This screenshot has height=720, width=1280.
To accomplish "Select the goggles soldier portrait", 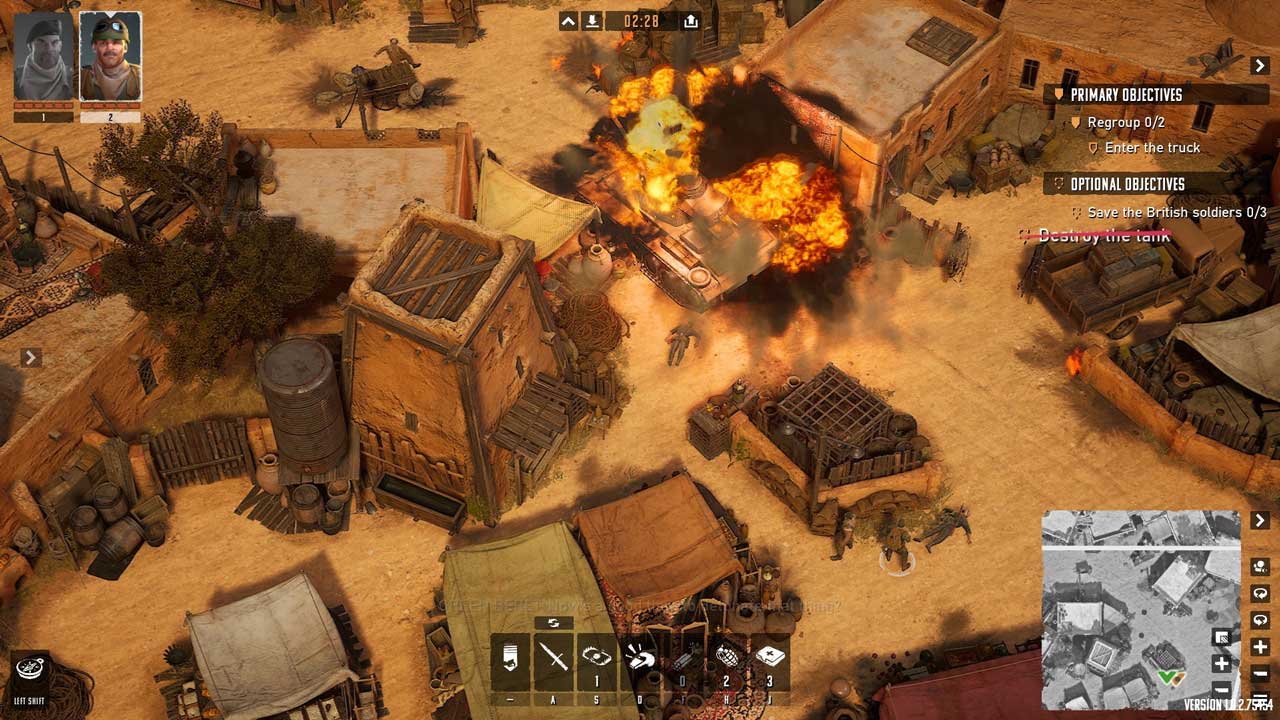I will (110, 57).
